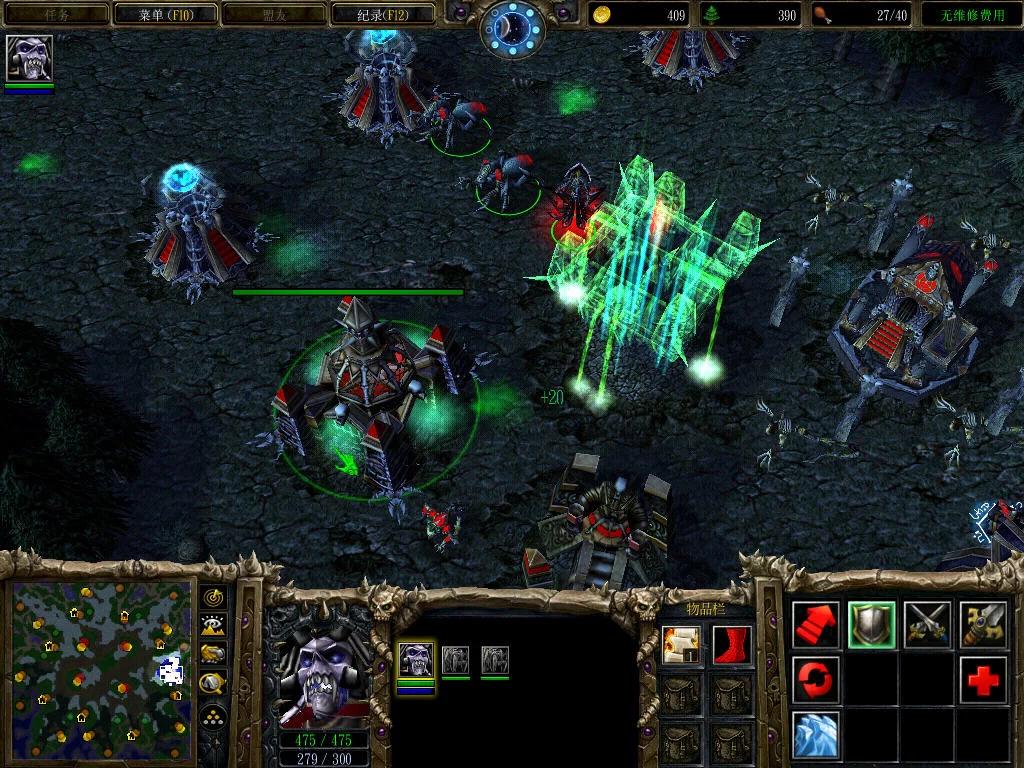The image size is (1024, 768).
Task: Issue the Move command (red arrow)
Action: click(x=816, y=625)
